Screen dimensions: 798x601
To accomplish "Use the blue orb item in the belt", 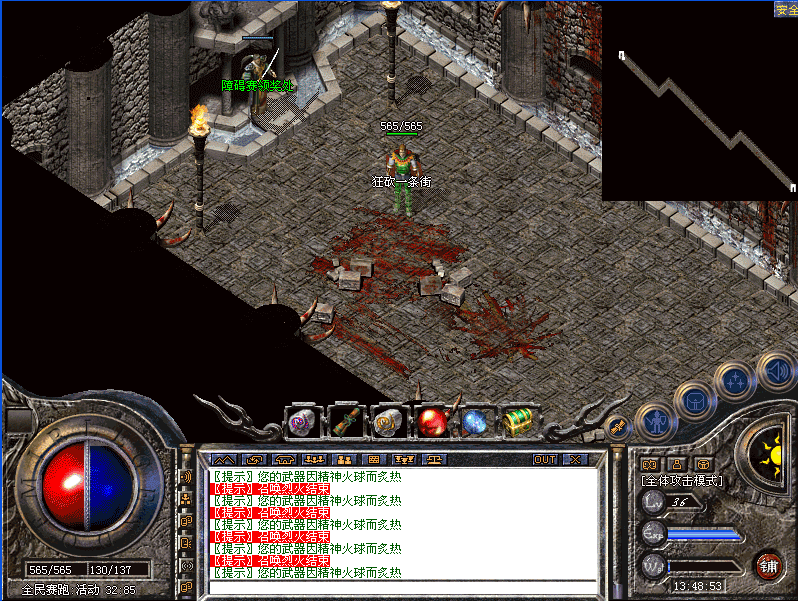I will [474, 422].
